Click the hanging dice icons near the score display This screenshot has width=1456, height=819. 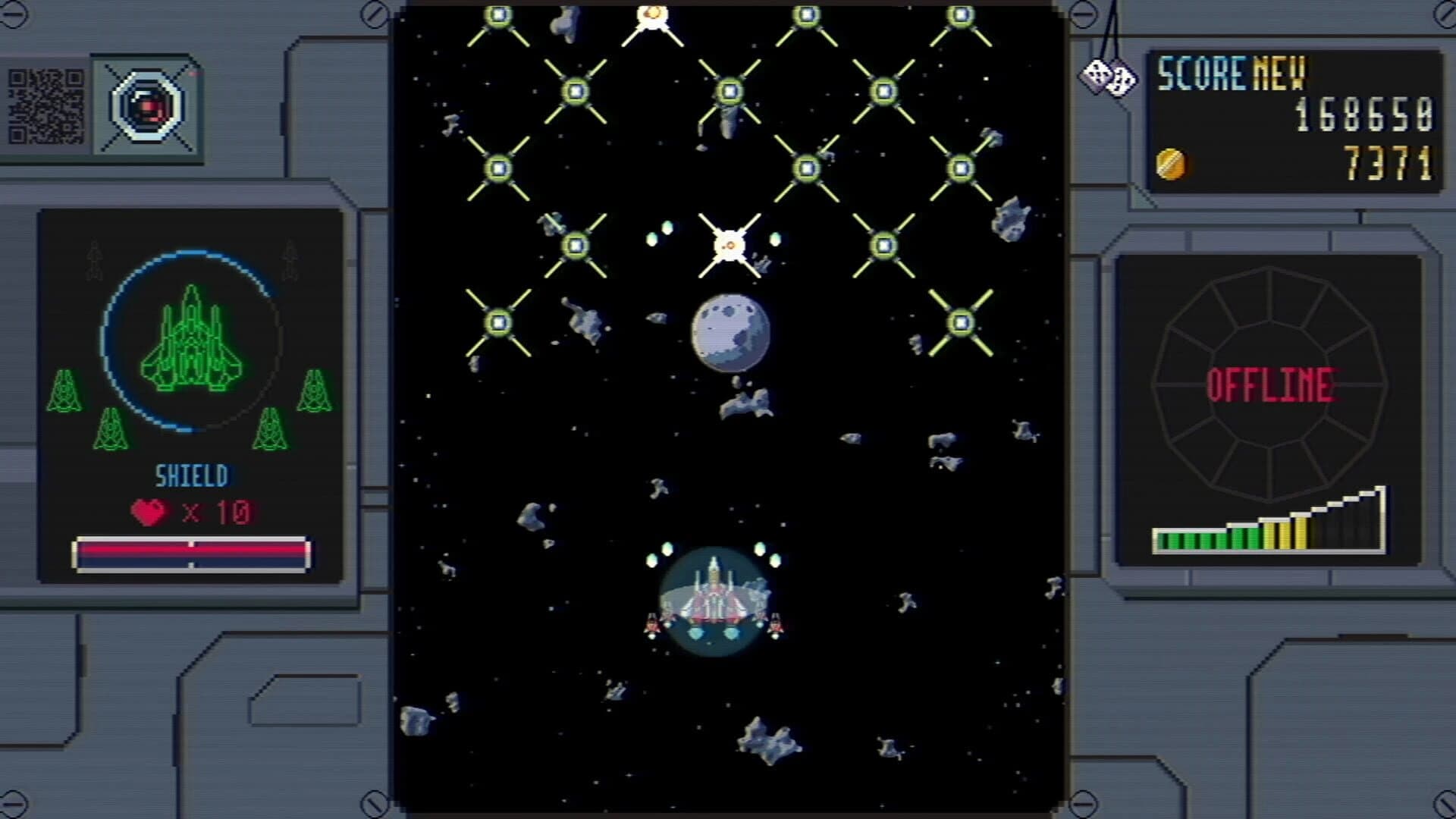pos(1110,76)
